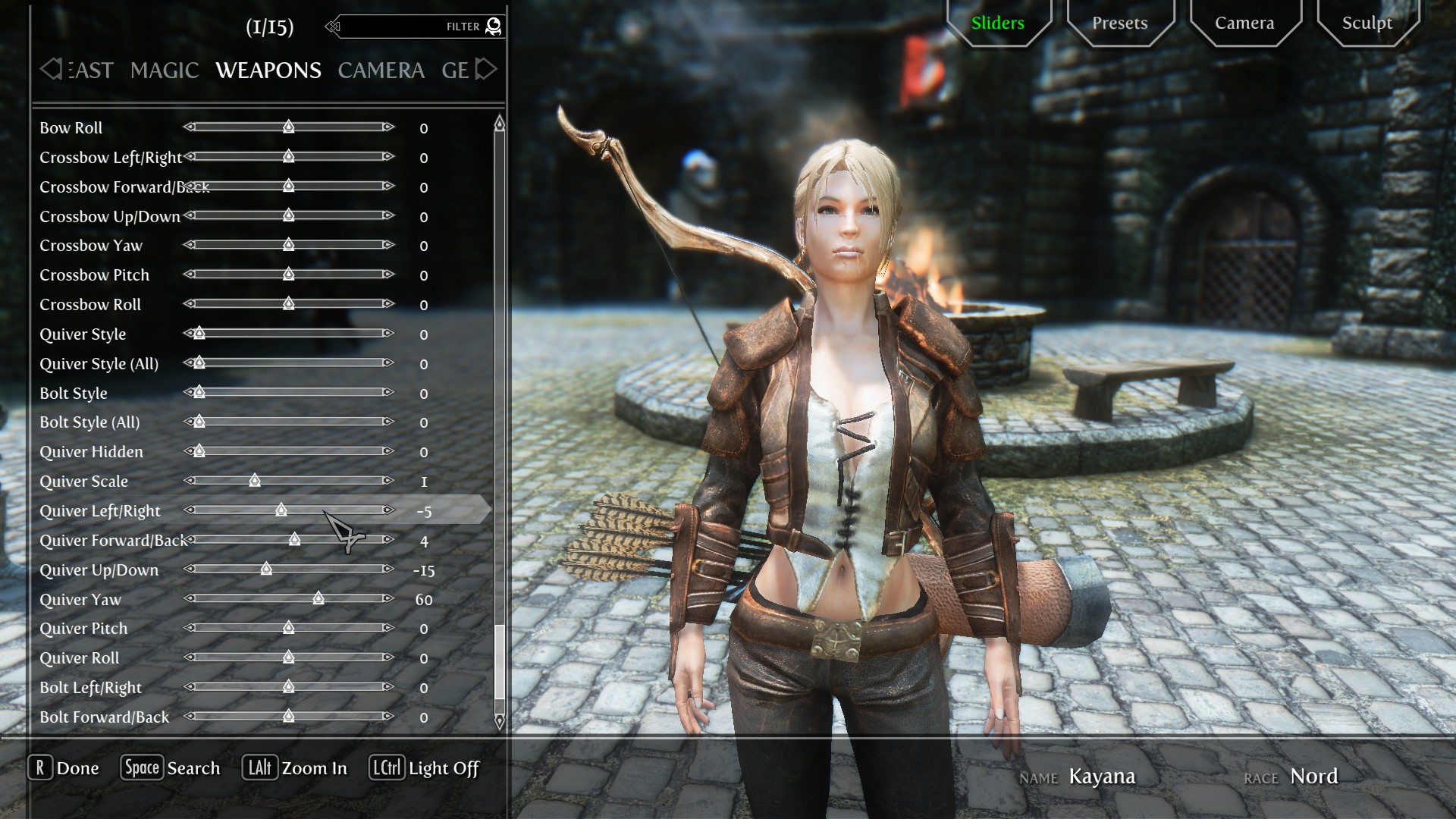Screen dimensions: 1456x819
Task: Switch to the Presets tab
Action: 1119,23
